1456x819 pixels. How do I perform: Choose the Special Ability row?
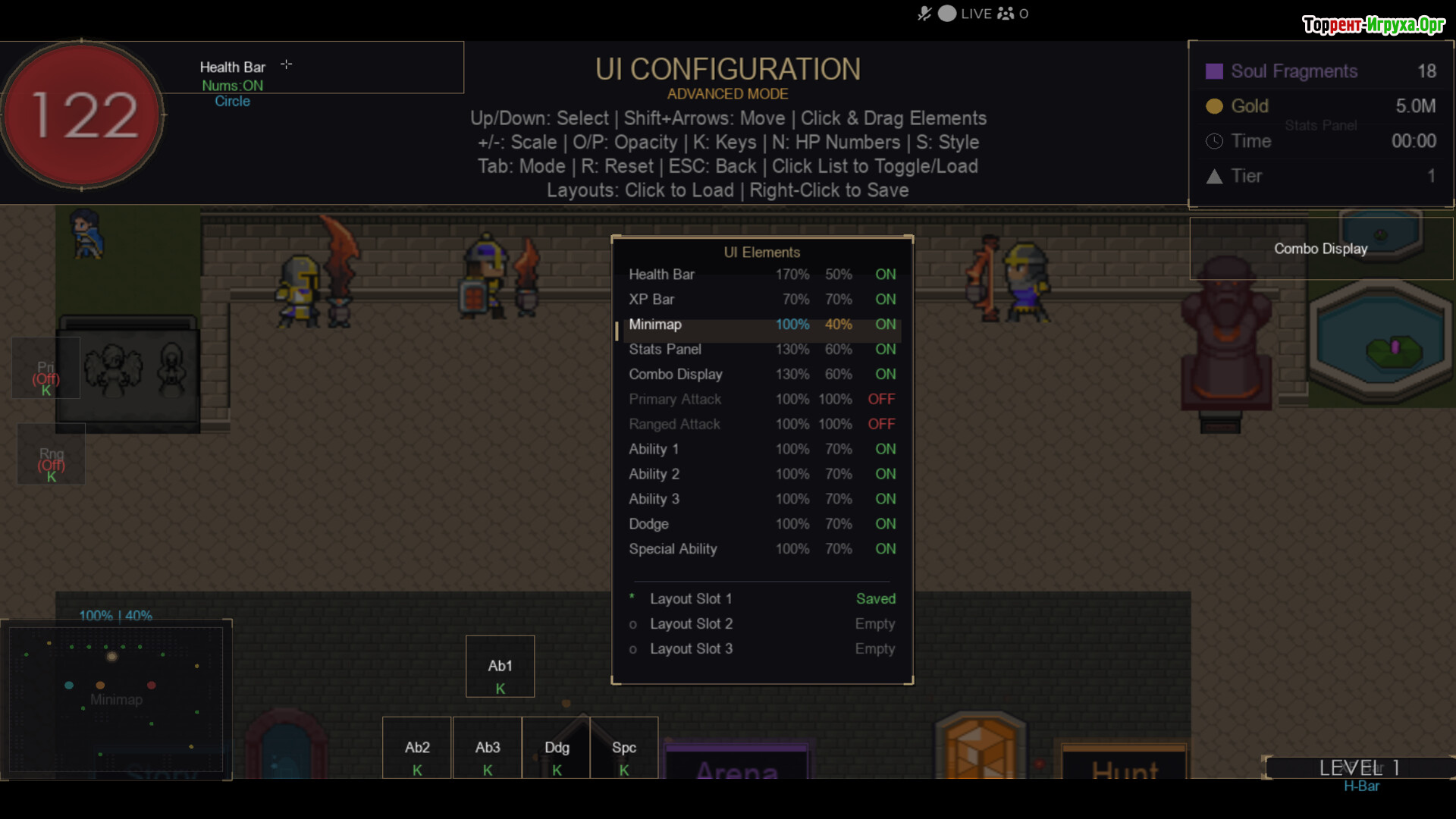point(761,549)
